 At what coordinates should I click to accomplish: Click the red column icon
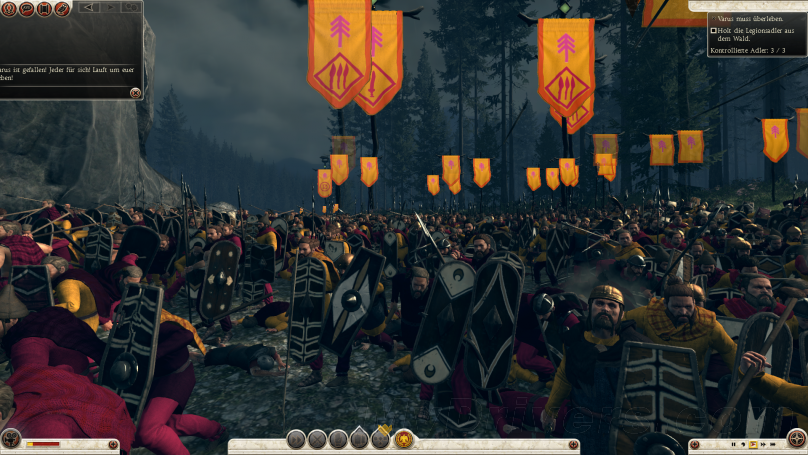[x=44, y=9]
